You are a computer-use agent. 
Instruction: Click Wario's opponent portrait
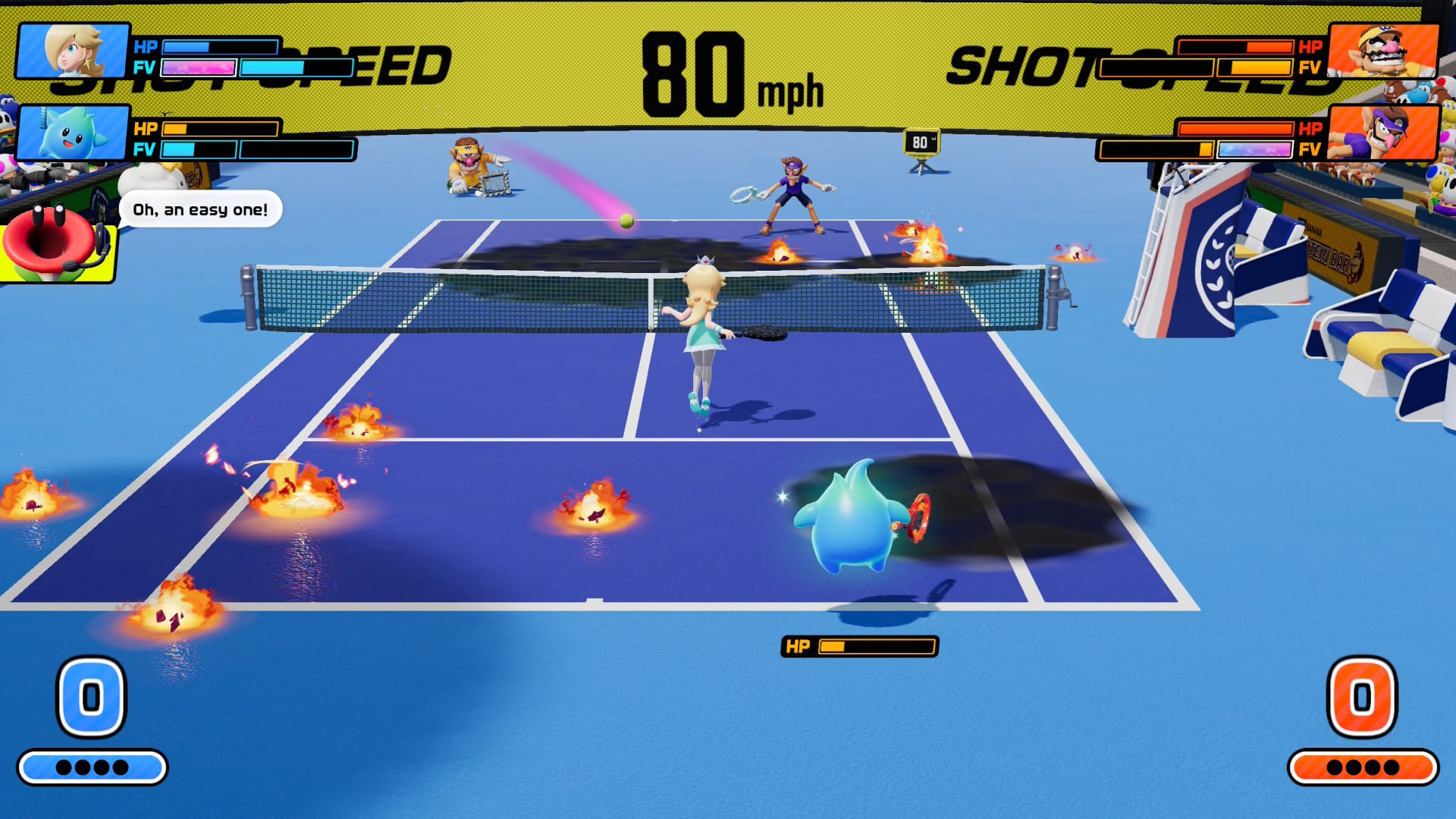pos(1383,51)
